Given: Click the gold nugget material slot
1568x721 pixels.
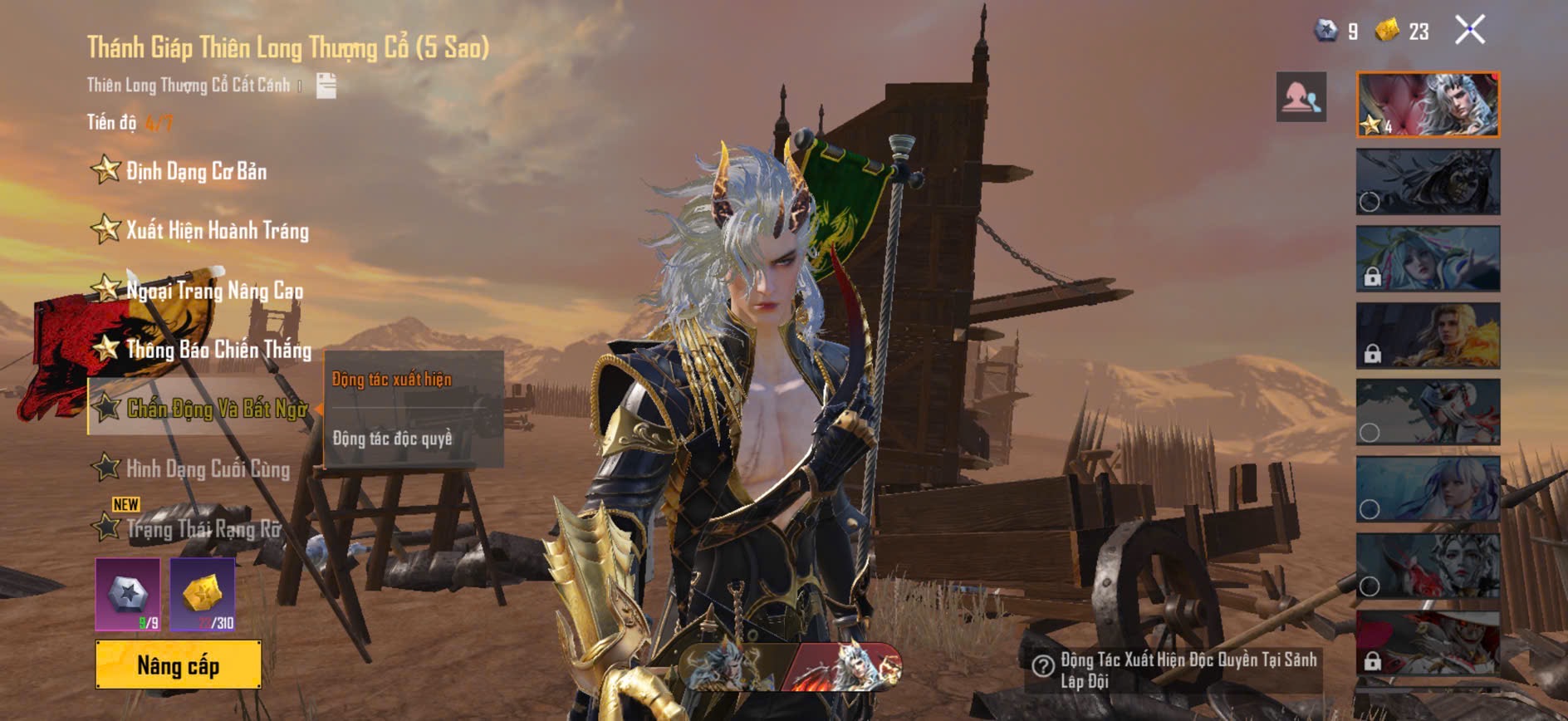Looking at the screenshot, I should coord(203,594).
